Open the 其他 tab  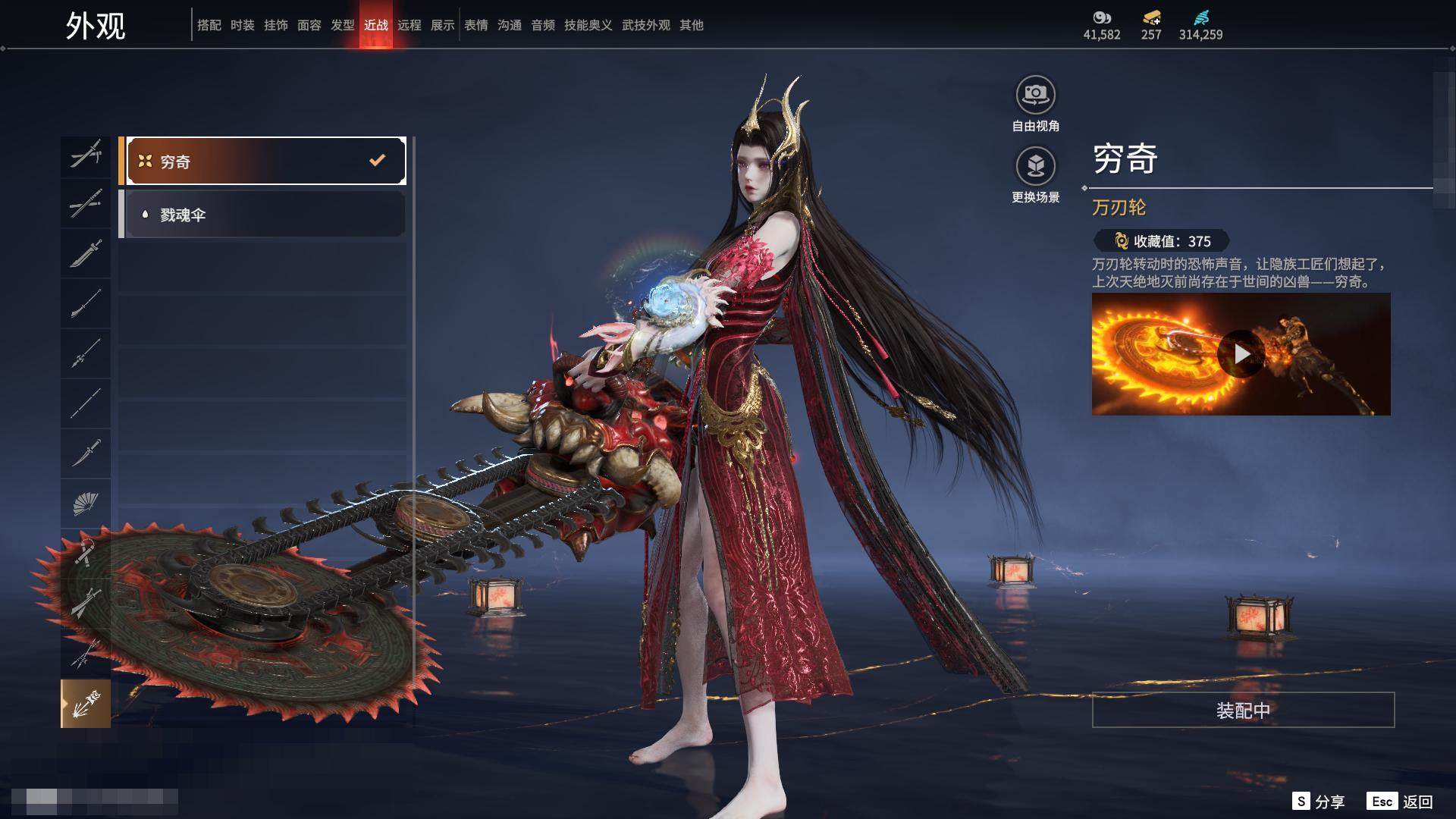692,25
